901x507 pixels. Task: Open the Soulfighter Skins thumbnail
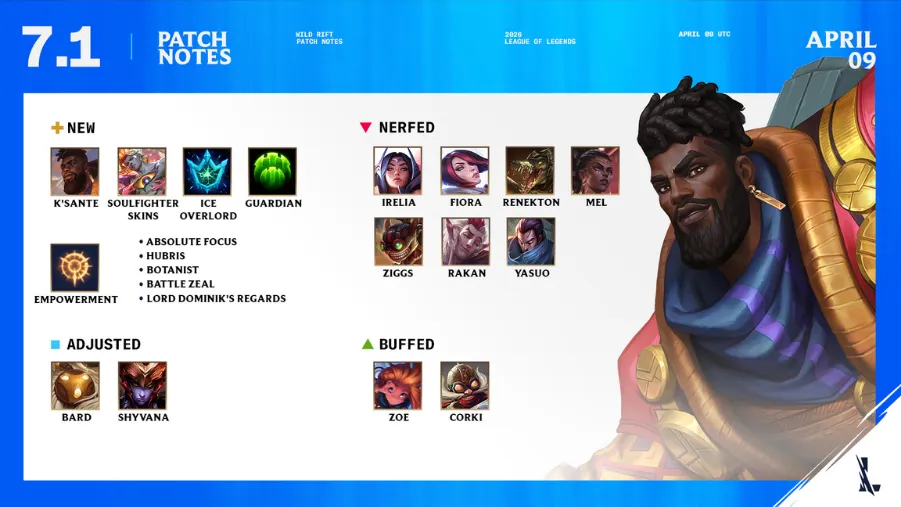(142, 172)
